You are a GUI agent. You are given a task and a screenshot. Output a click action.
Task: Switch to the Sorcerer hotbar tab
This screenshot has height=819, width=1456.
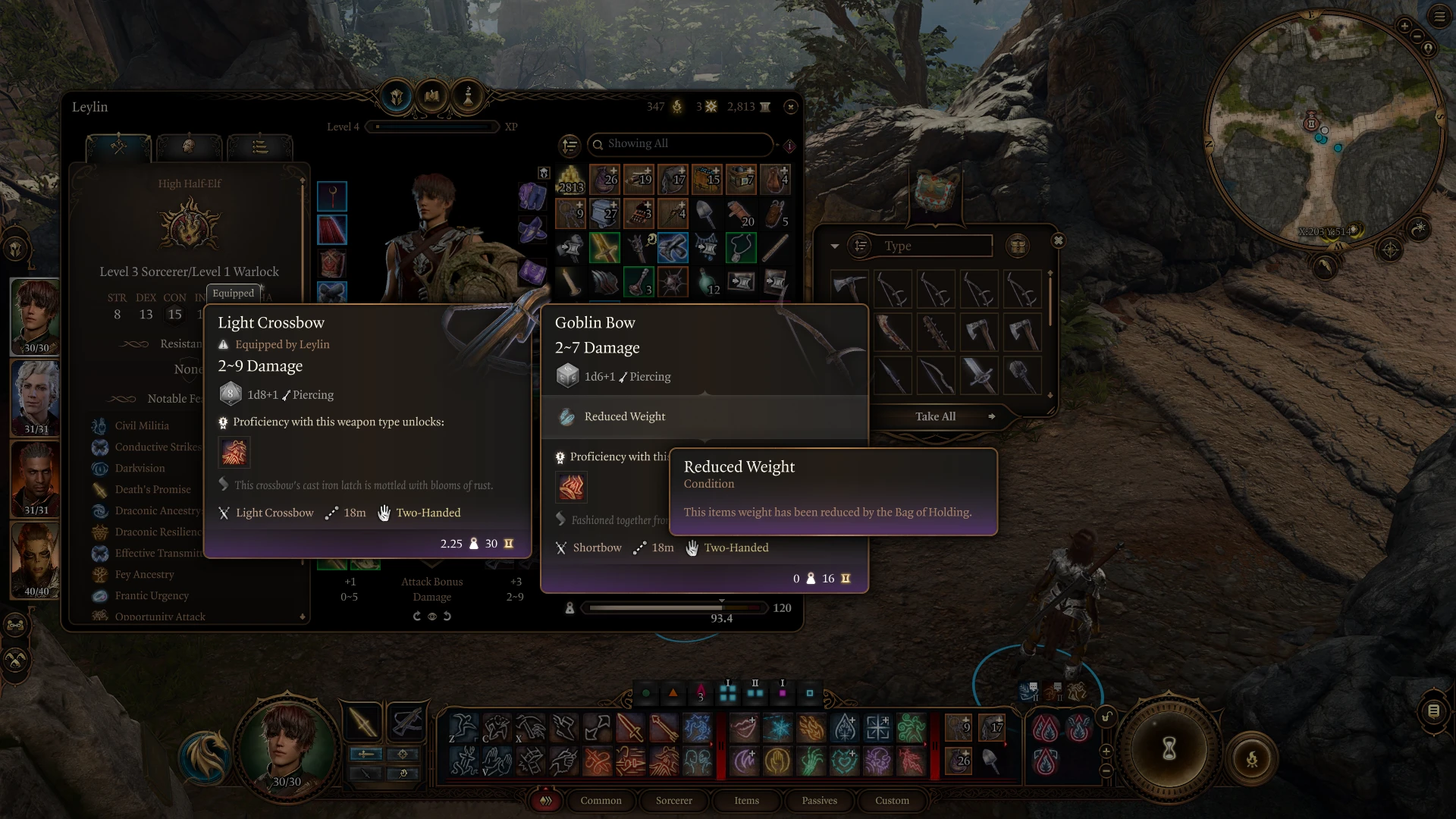click(673, 801)
